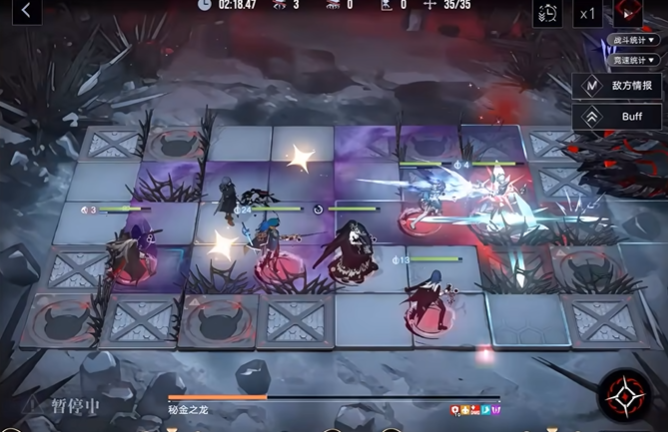This screenshot has width=668, height=432.
Task: Show the Buff list
Action: pos(618,116)
